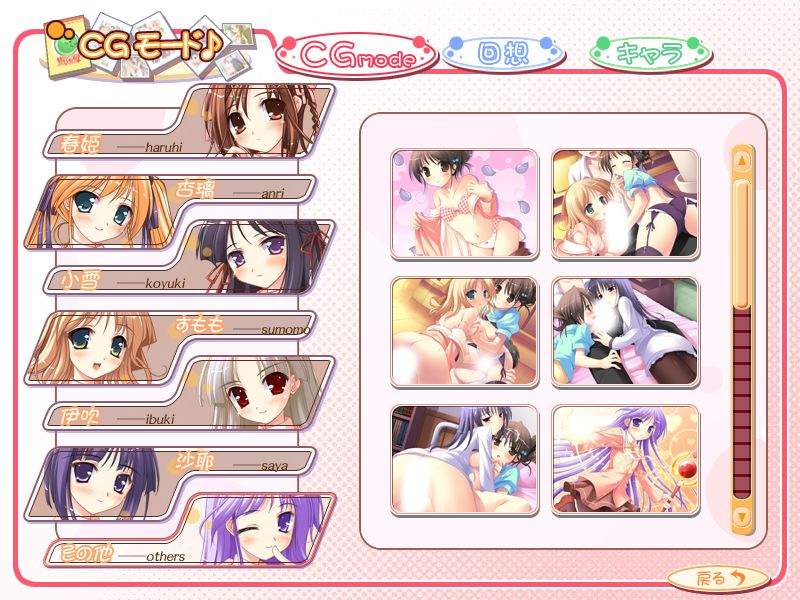
Task: View the purple-haired girl with staff thumbnail
Action: click(625, 459)
